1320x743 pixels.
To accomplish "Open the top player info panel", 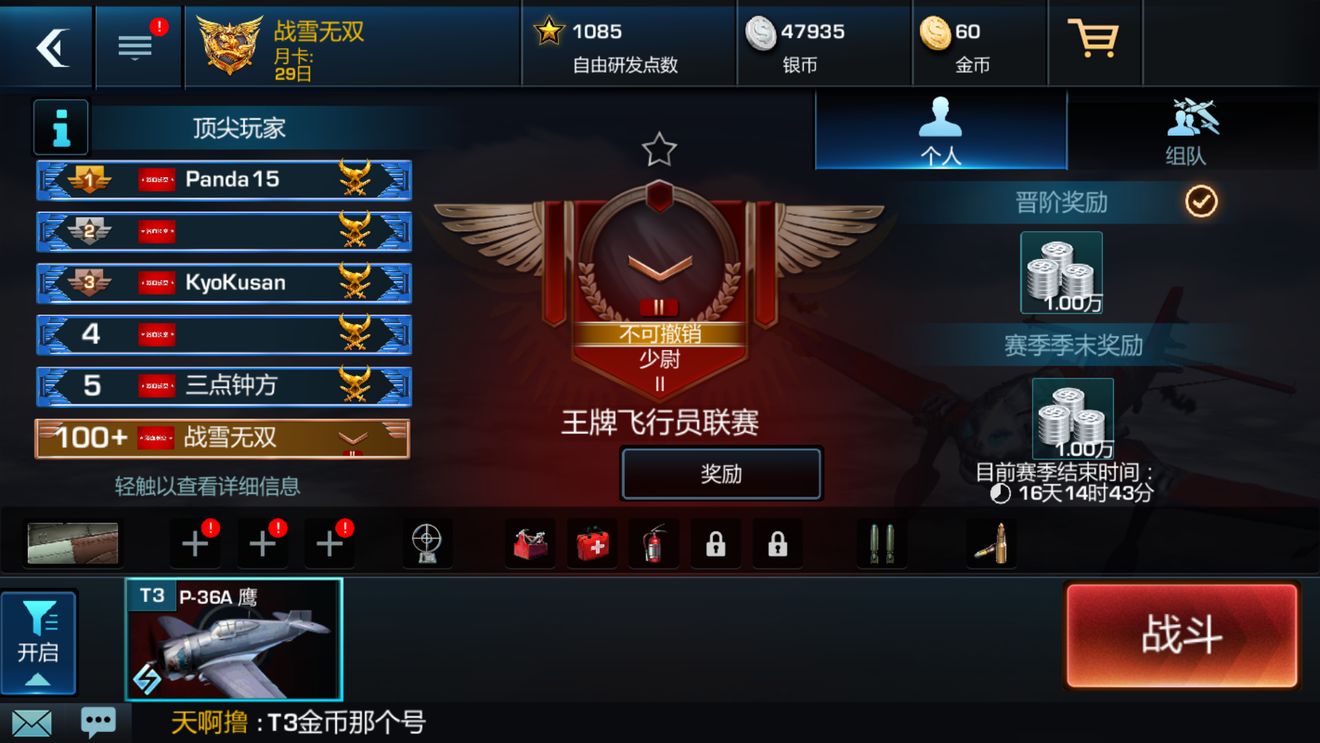I will tap(60, 127).
